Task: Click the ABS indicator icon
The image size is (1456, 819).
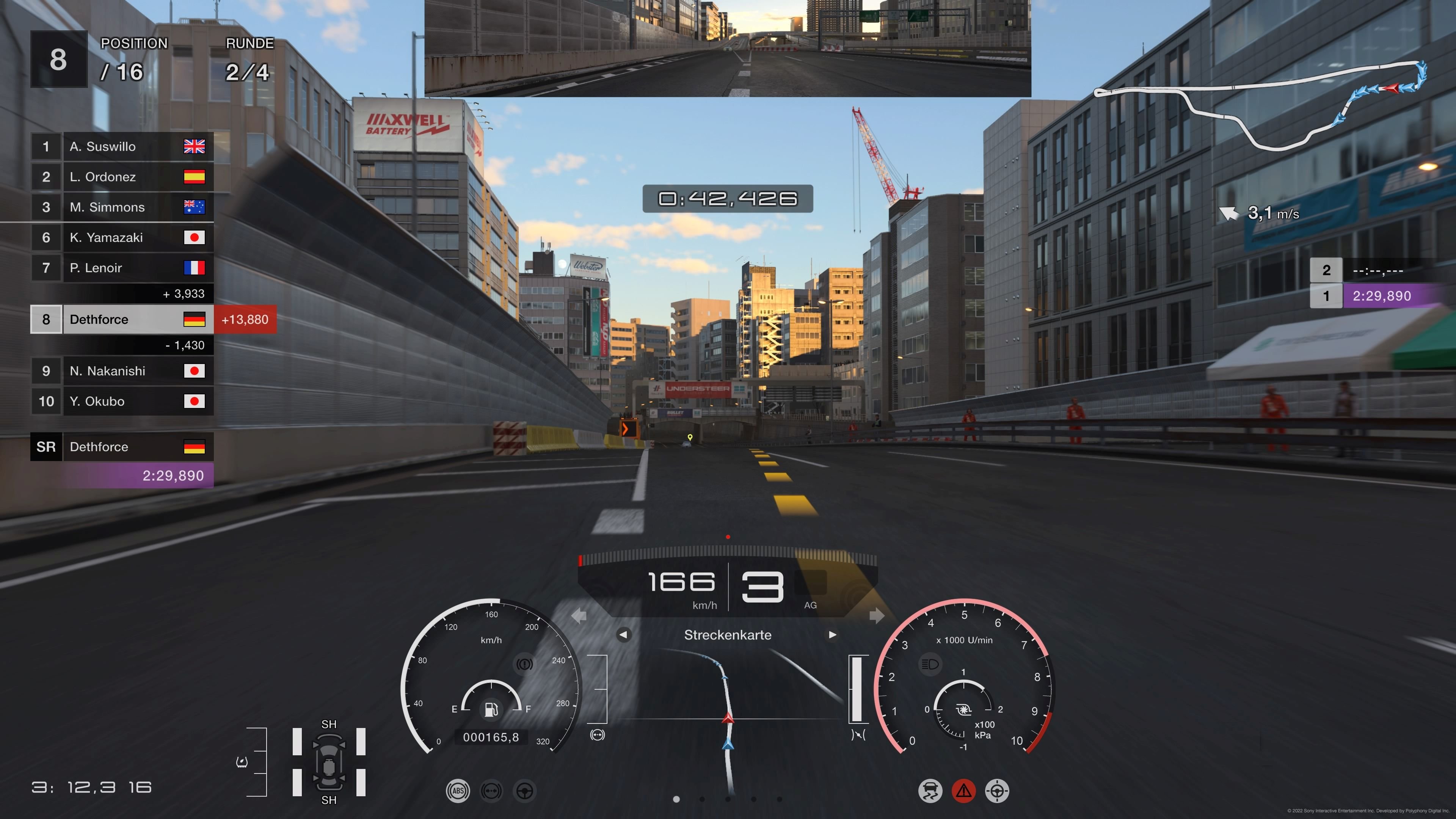Action: click(x=458, y=791)
